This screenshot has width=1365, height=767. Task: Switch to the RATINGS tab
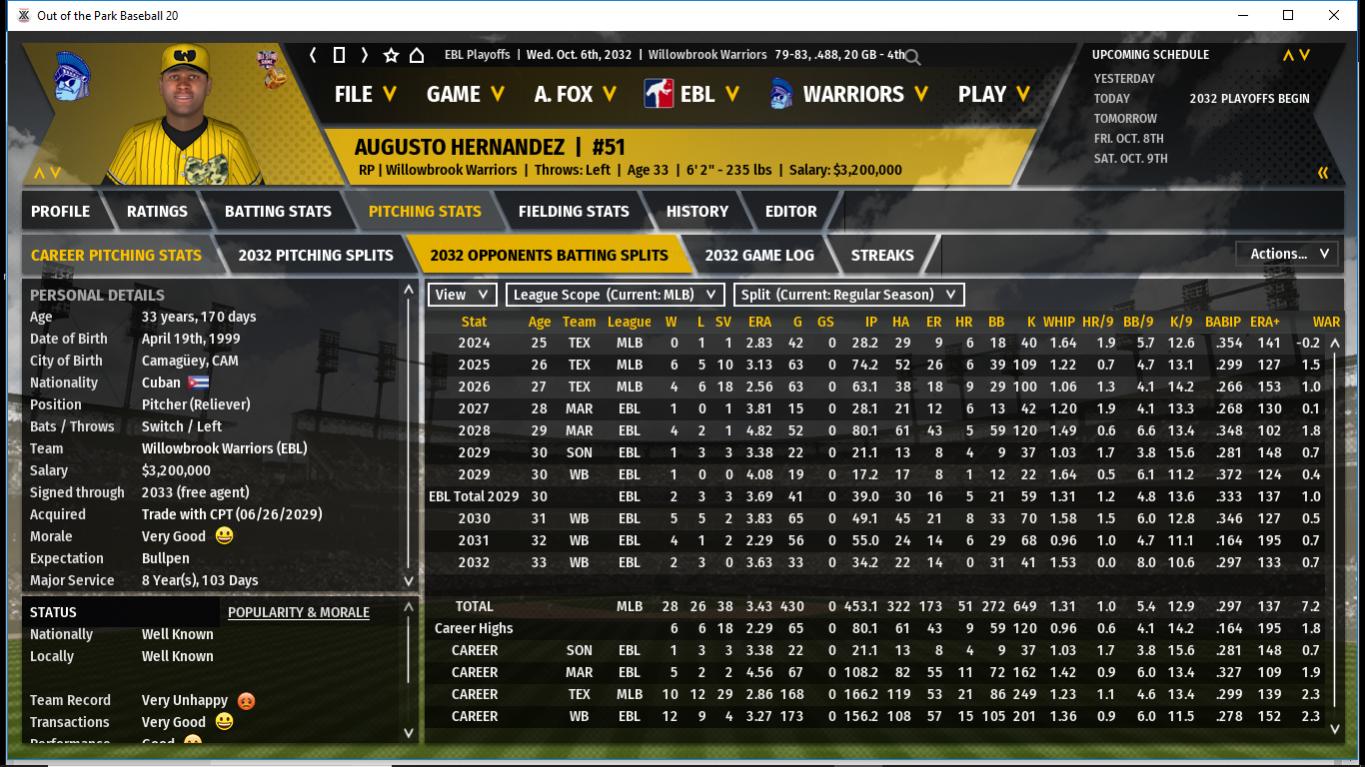157,211
